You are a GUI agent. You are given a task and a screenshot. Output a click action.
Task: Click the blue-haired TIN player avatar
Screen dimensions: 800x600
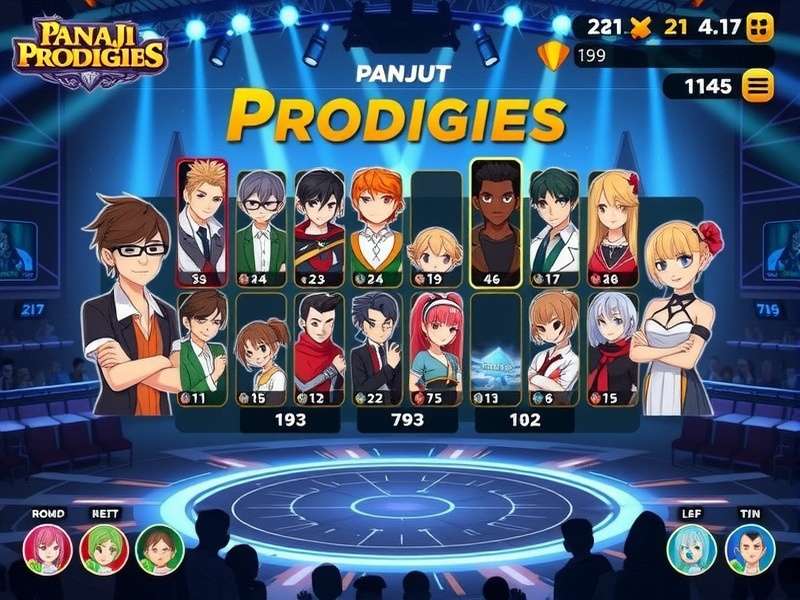[x=749, y=549]
